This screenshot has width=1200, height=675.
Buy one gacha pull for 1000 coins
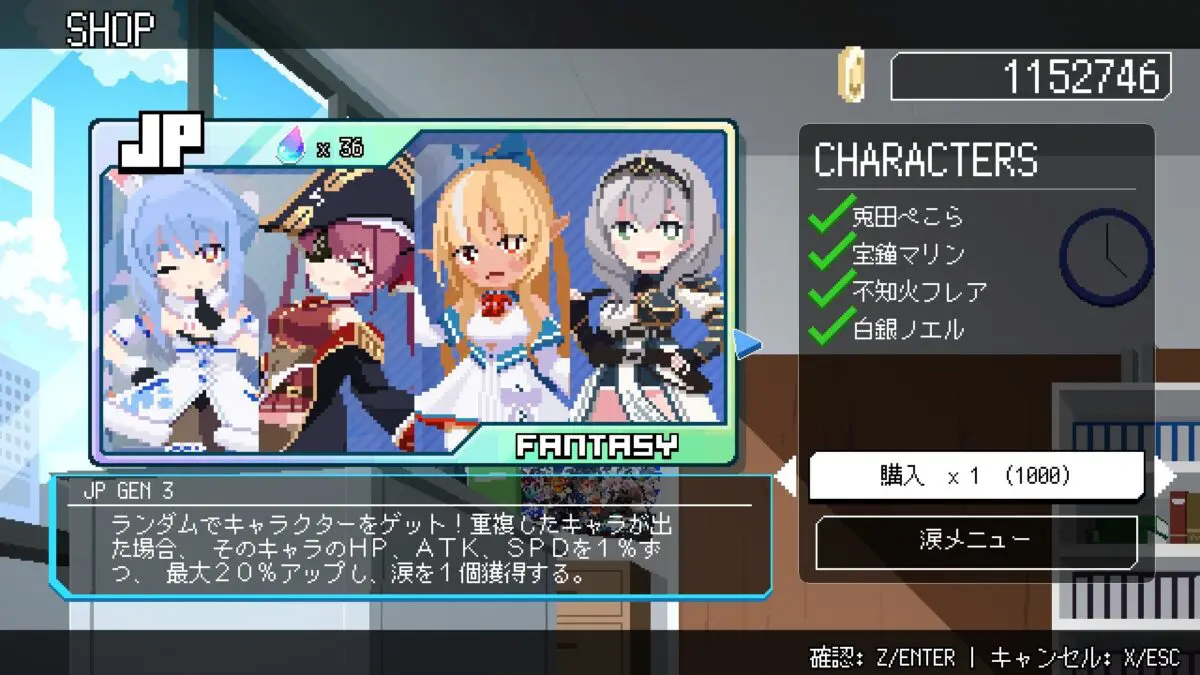tap(975, 476)
